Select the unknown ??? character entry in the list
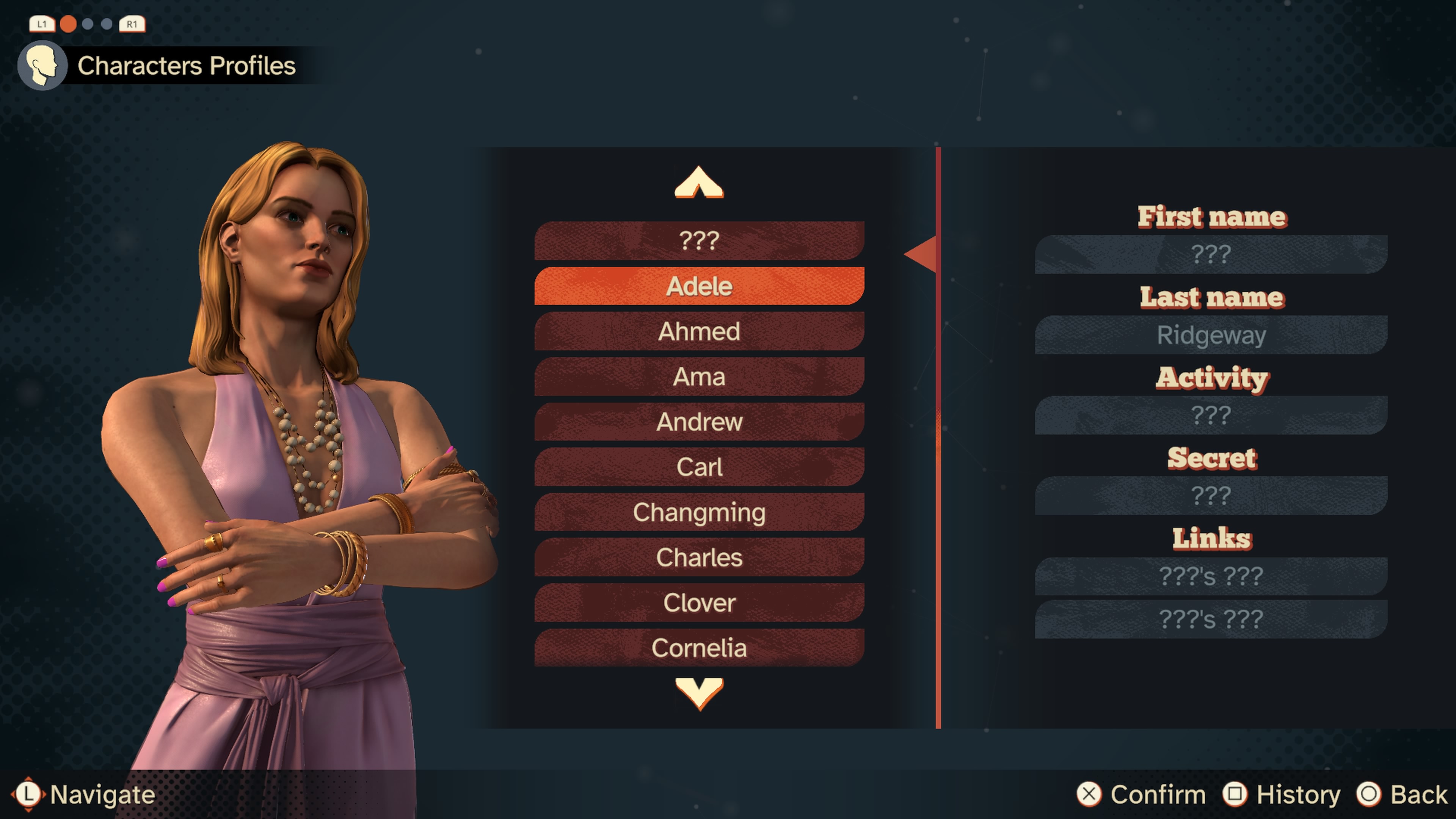The width and height of the screenshot is (1456, 819). tap(699, 241)
